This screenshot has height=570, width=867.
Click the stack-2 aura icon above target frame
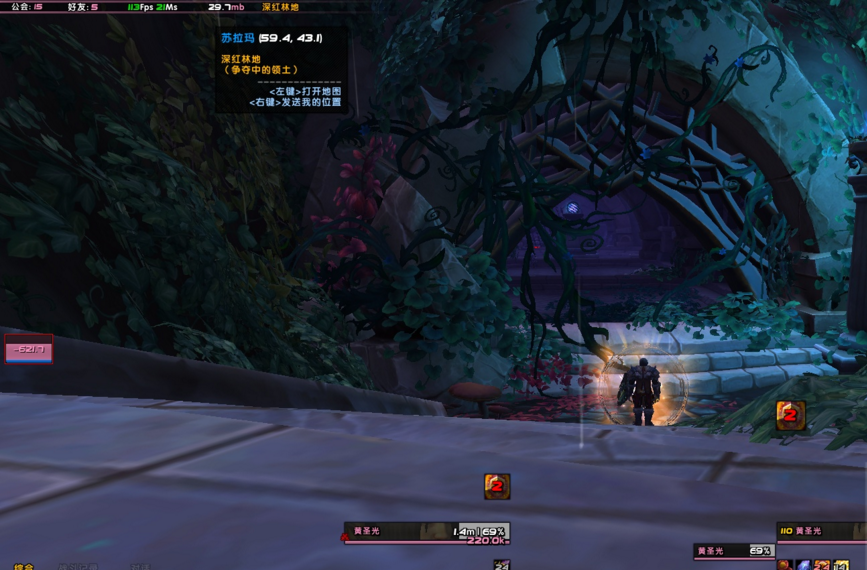click(790, 414)
